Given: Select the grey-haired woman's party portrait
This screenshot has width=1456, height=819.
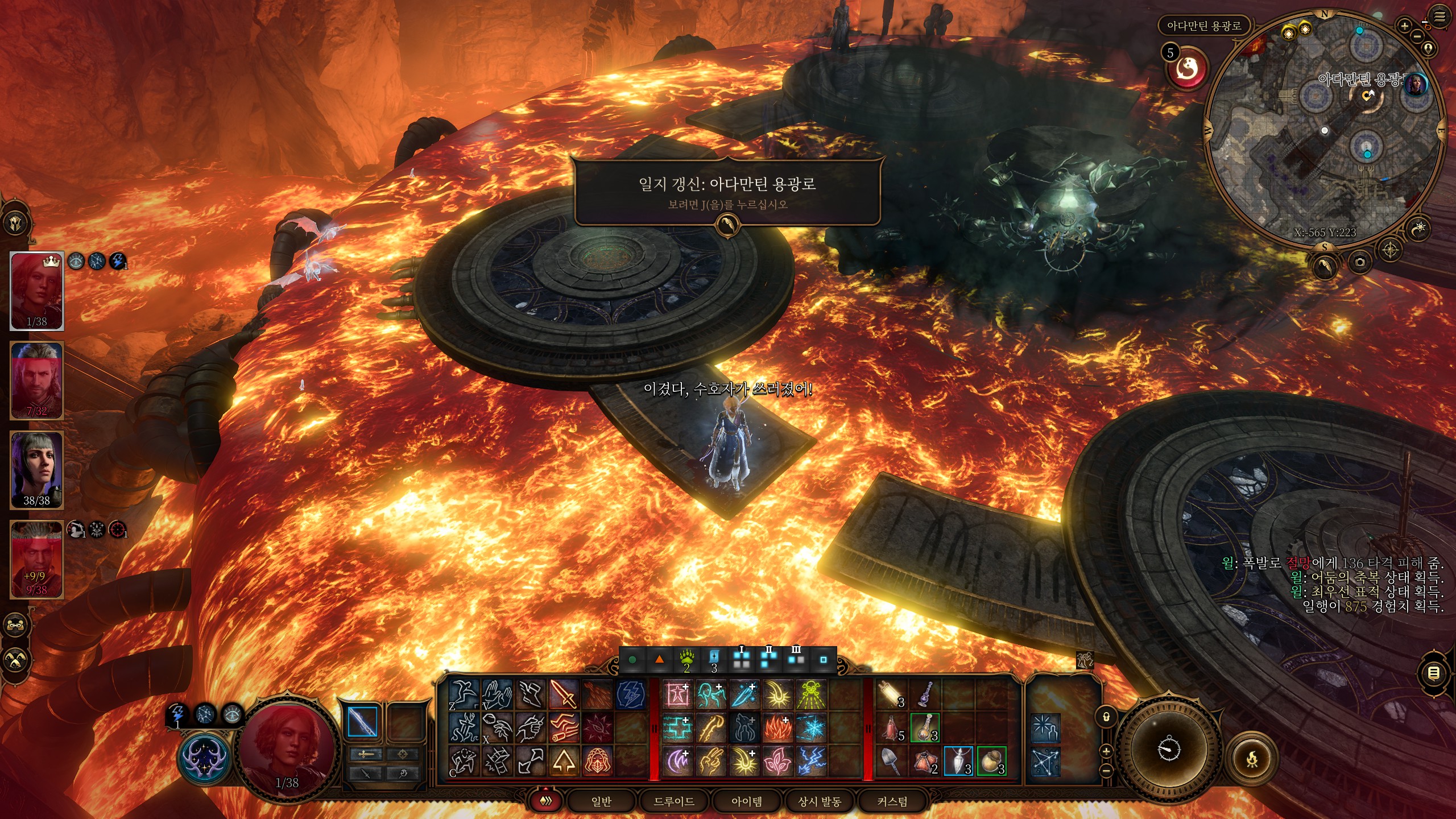Looking at the screenshot, I should tap(37, 470).
